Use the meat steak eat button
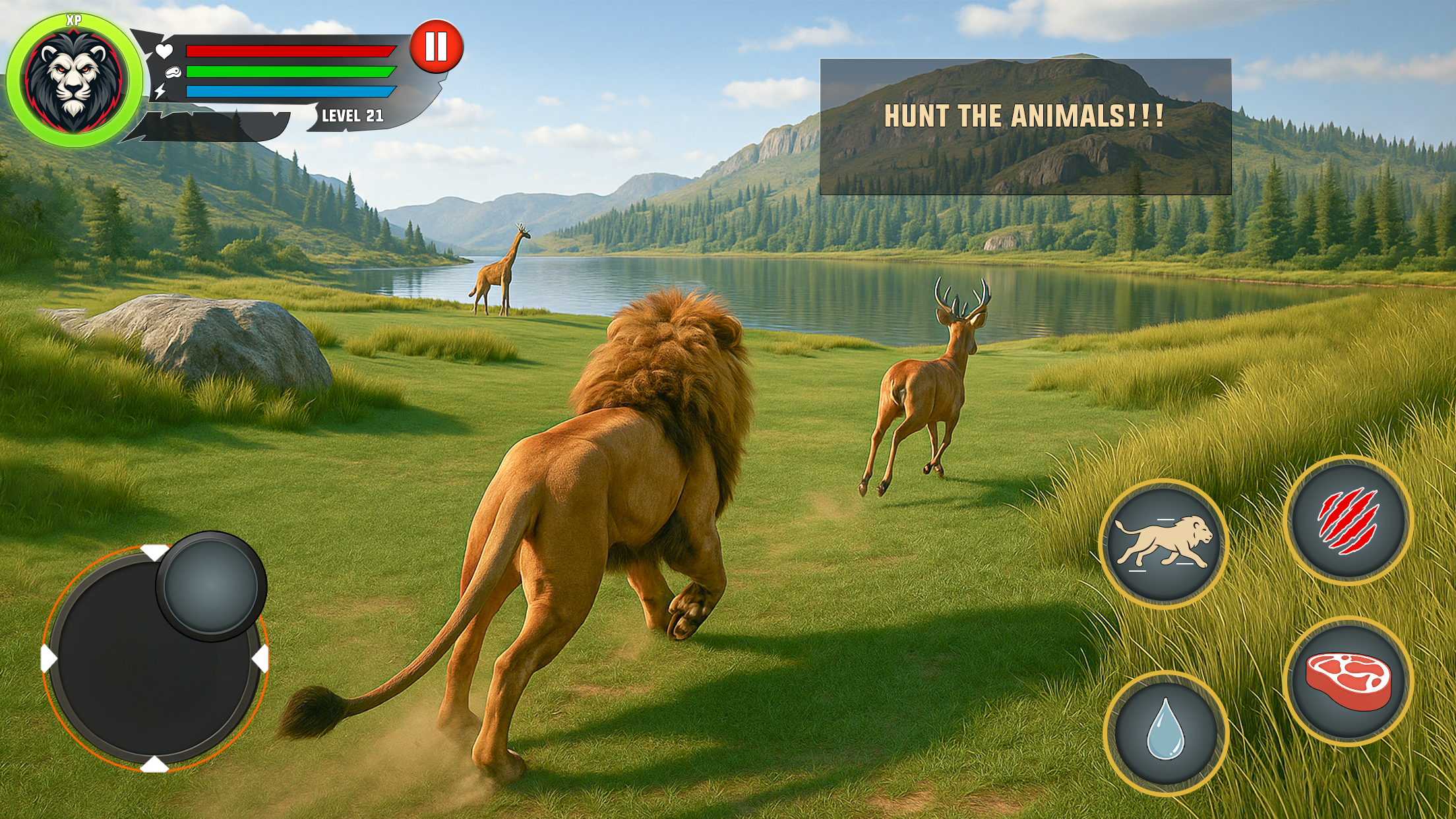The height and width of the screenshot is (819, 1456). (x=1349, y=681)
